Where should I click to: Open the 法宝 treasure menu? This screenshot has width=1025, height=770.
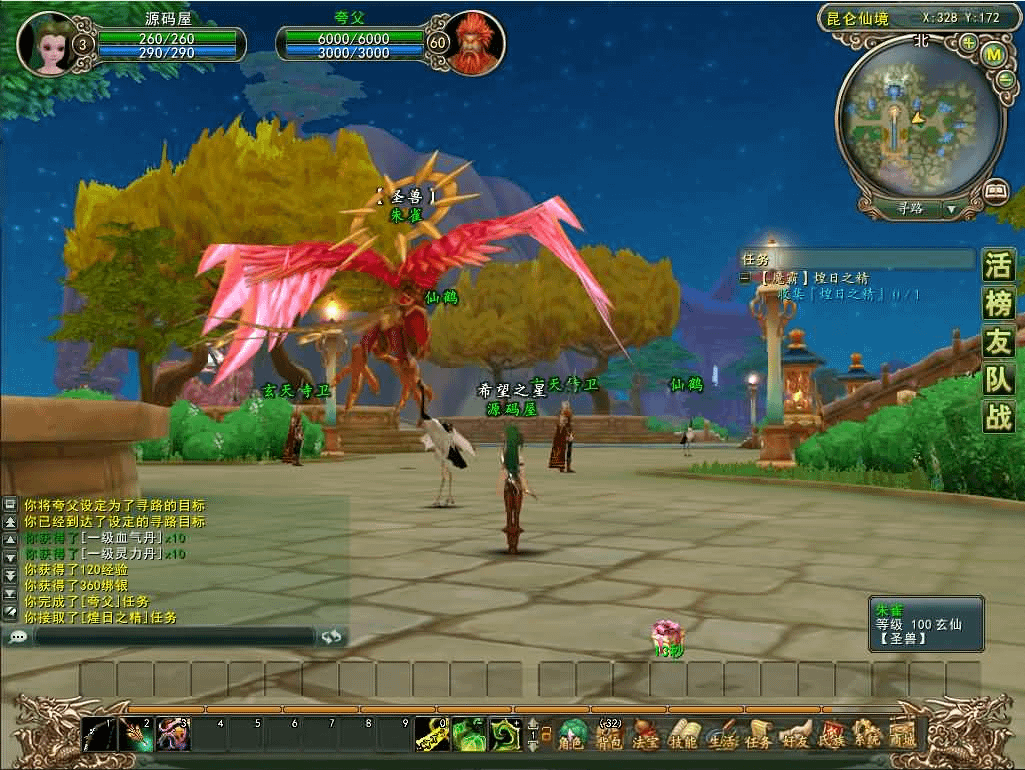(x=646, y=736)
